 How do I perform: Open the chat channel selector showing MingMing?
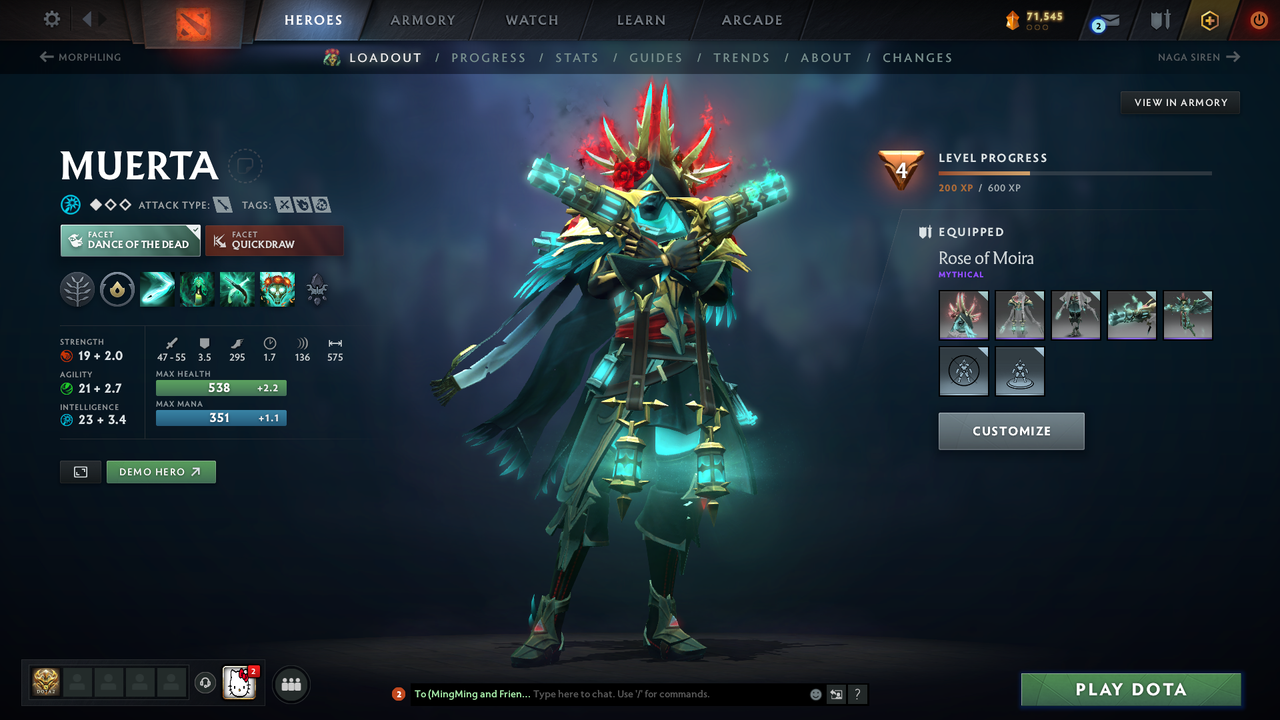click(470, 693)
